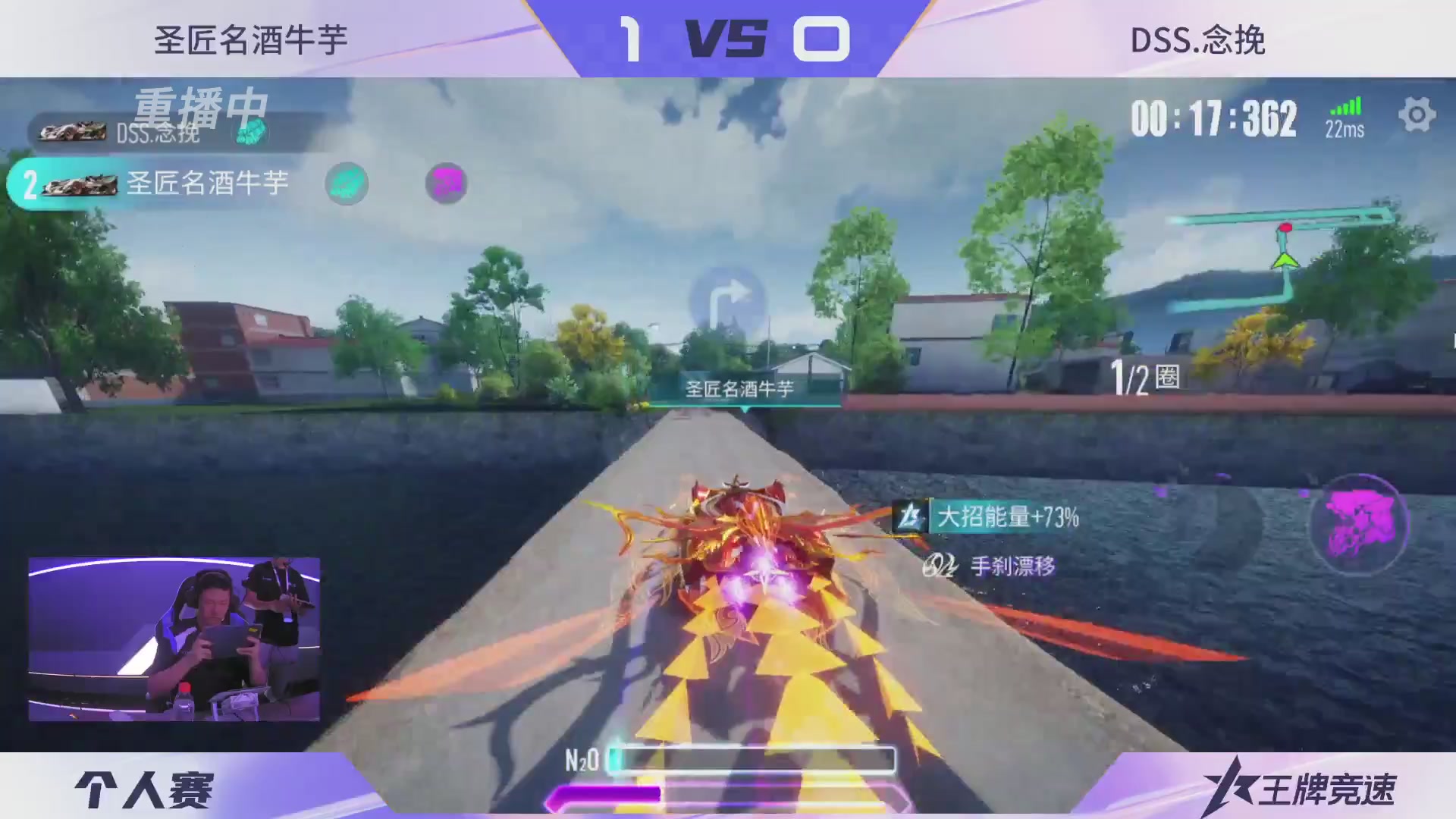Click 圣匠名酒牛芋's teal skill icon

(347, 184)
